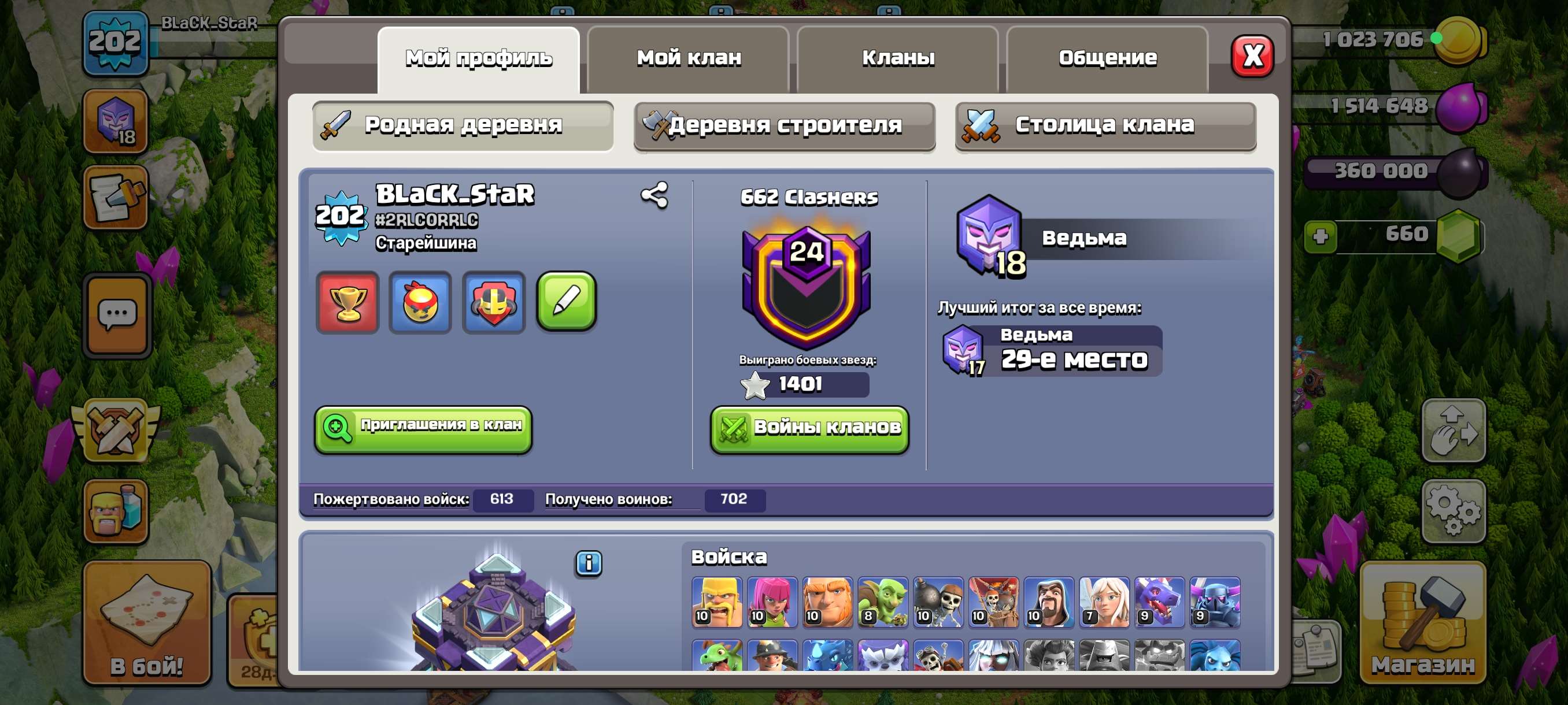Viewport: 1568px width, 705px height.
Task: Open the clan games helmet badge icon
Action: [493, 302]
